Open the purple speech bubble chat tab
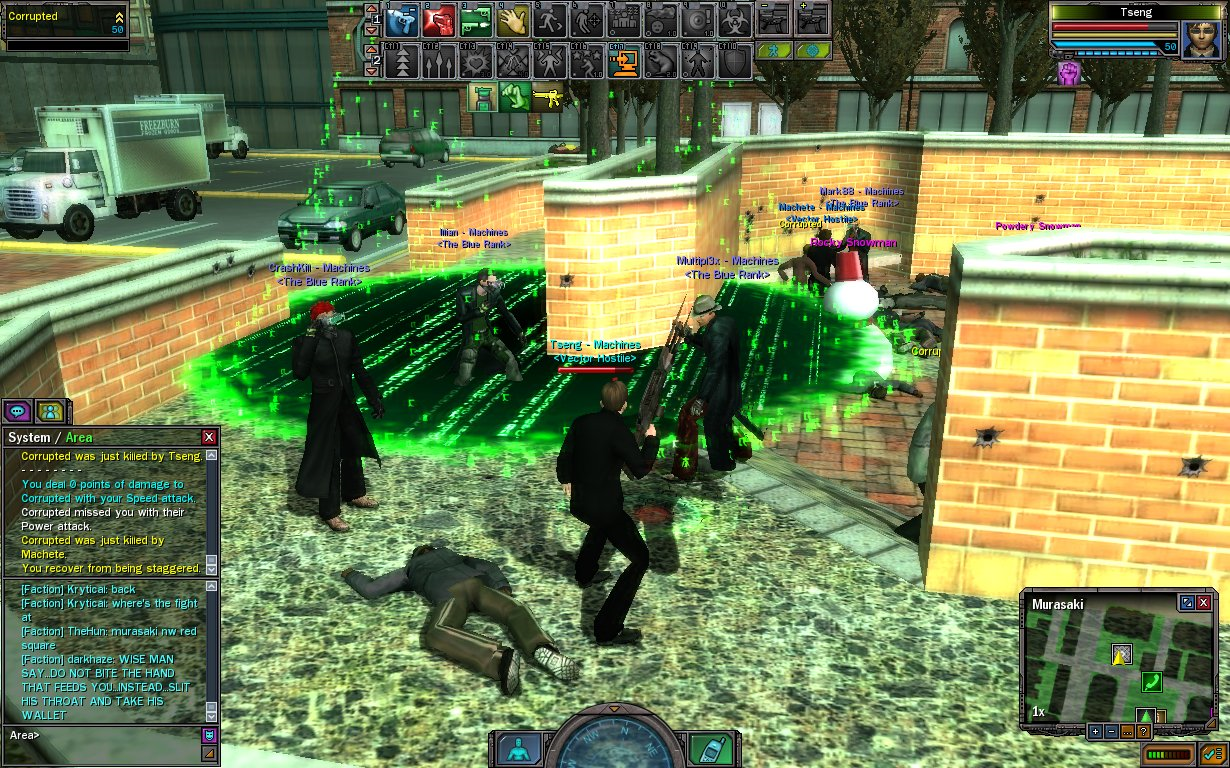This screenshot has height=768, width=1230. tap(17, 410)
